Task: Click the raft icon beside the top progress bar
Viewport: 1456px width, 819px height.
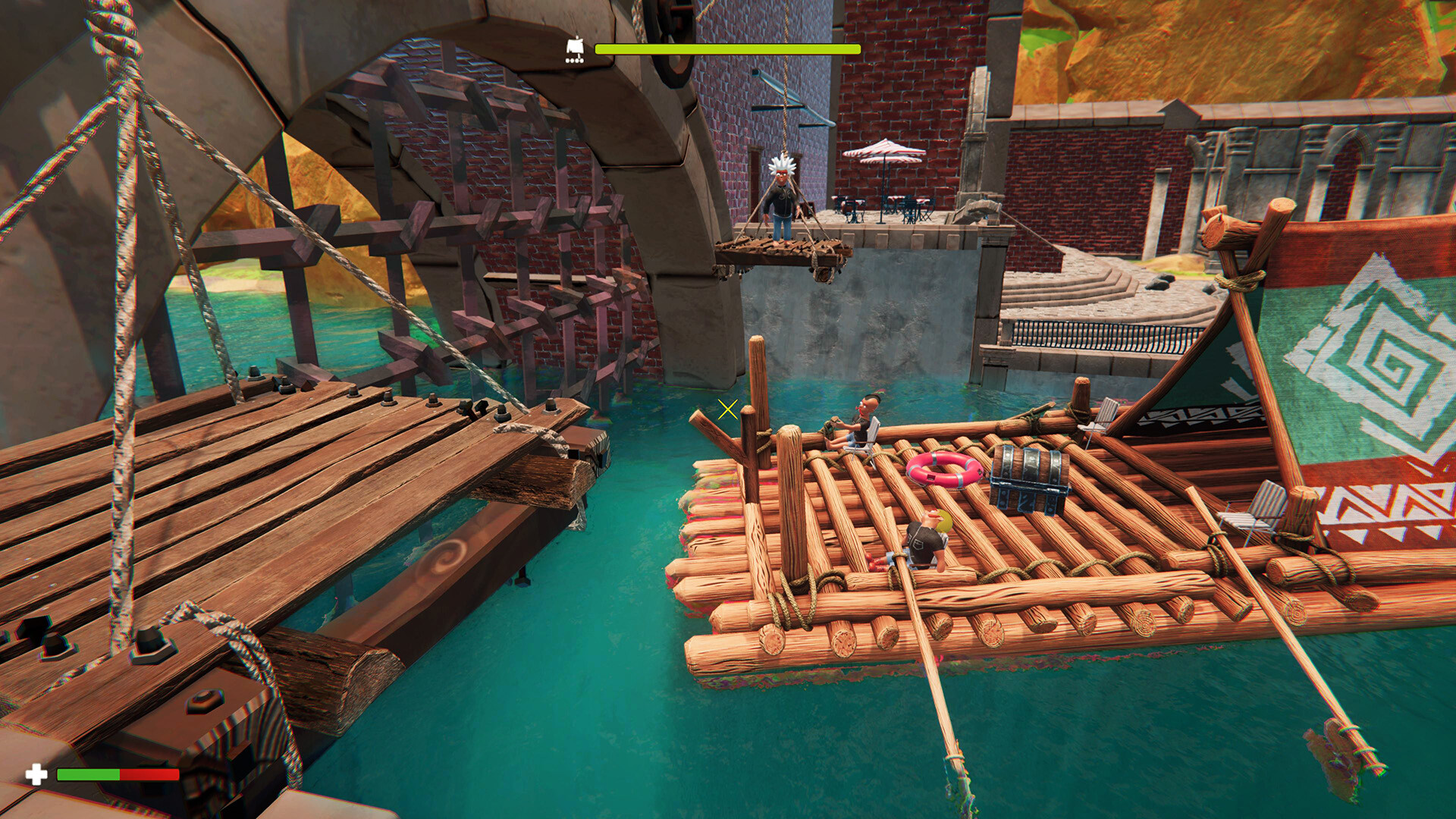Action: click(573, 47)
